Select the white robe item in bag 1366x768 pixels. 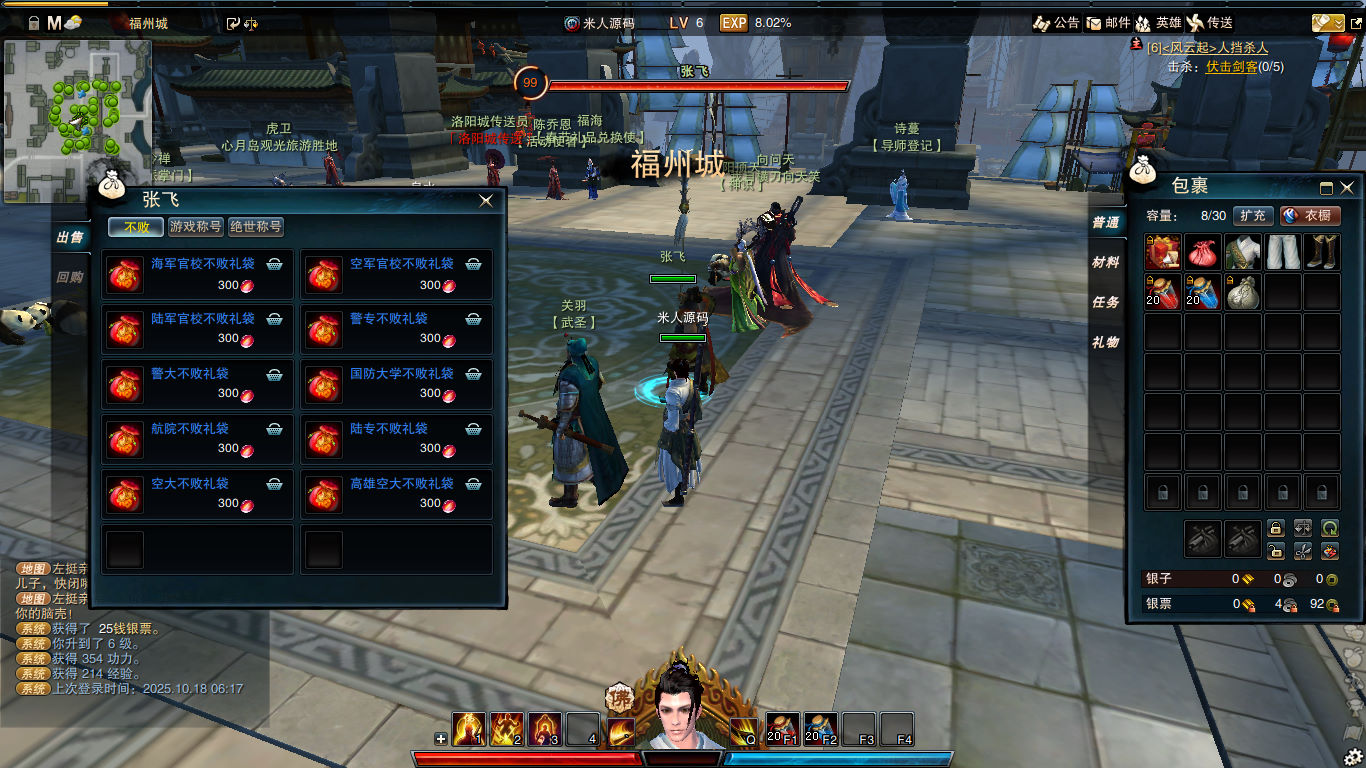(x=1242, y=252)
